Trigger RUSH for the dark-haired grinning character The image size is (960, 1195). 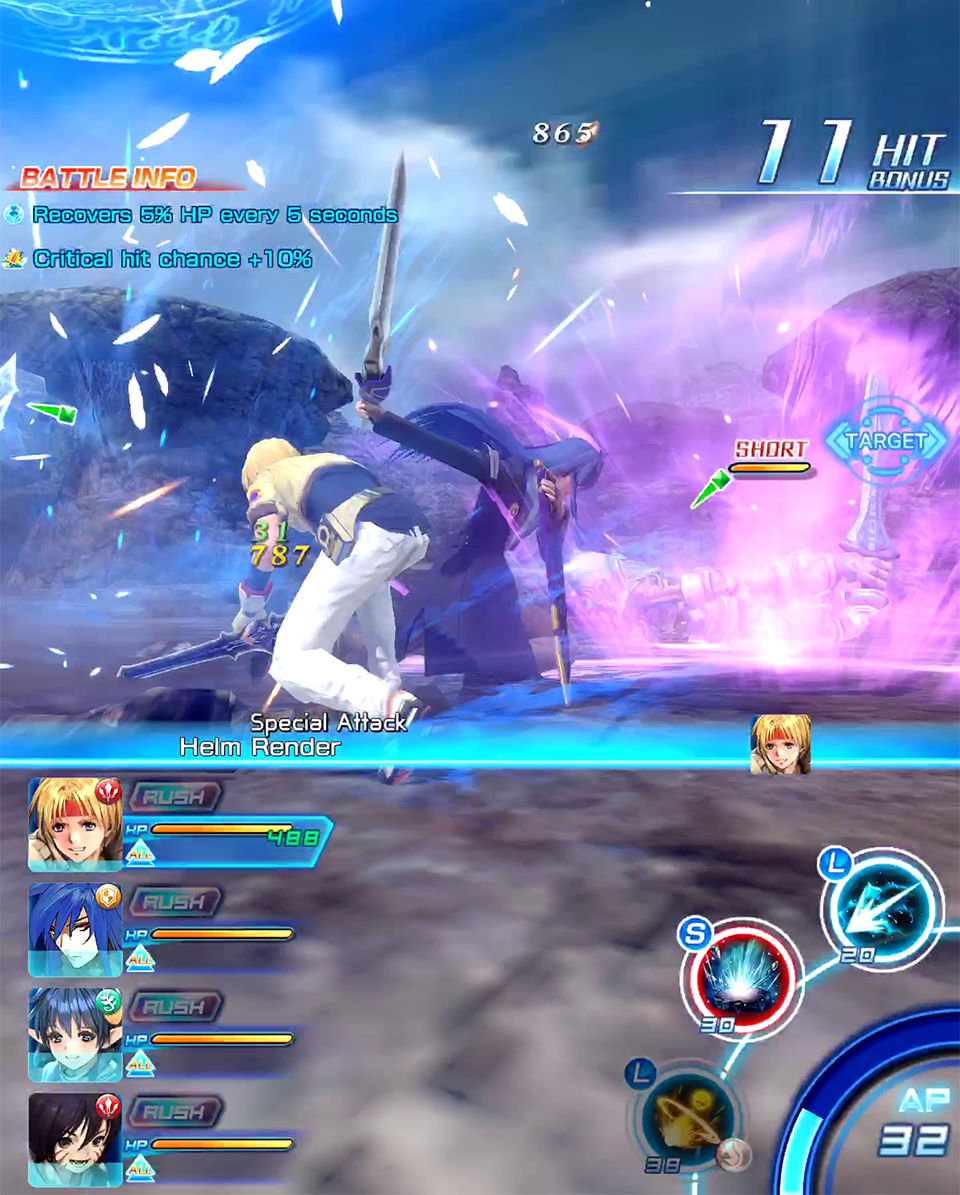(174, 1111)
